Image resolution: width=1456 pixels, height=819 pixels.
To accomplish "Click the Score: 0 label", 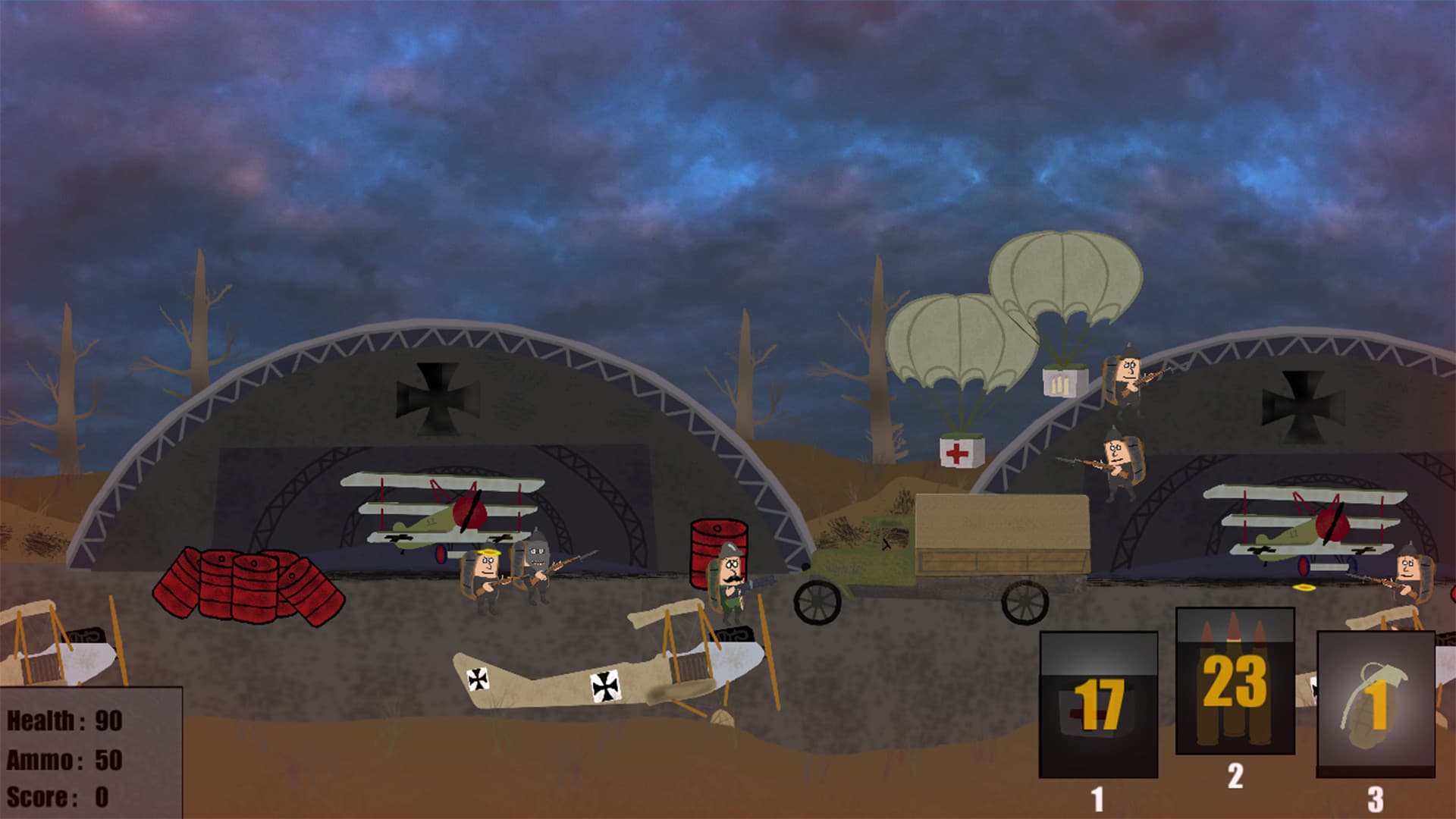I will 57,796.
